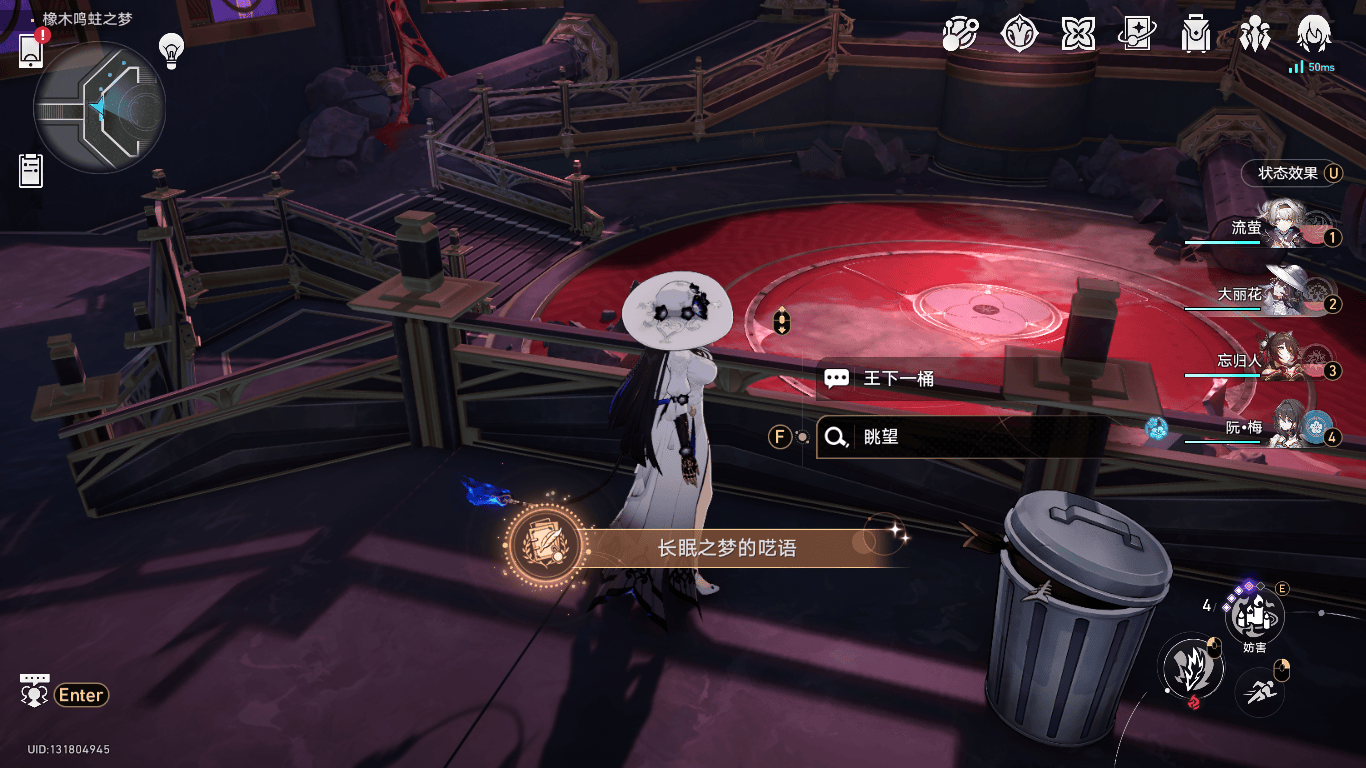This screenshot has width=1366, height=768.
Task: Switch to party member 大丽花
Action: tap(1270, 295)
